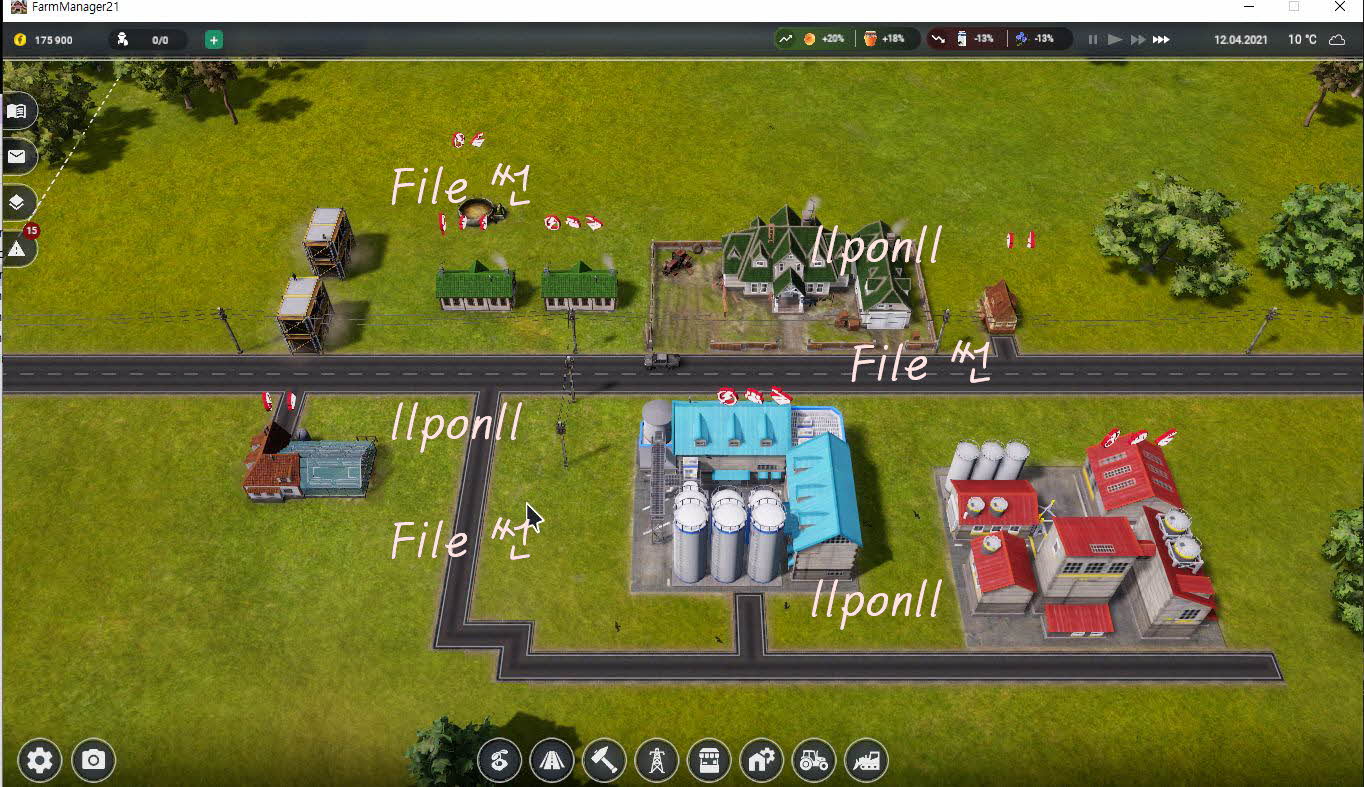Pause the game time
The width and height of the screenshot is (1364, 787).
point(1092,40)
